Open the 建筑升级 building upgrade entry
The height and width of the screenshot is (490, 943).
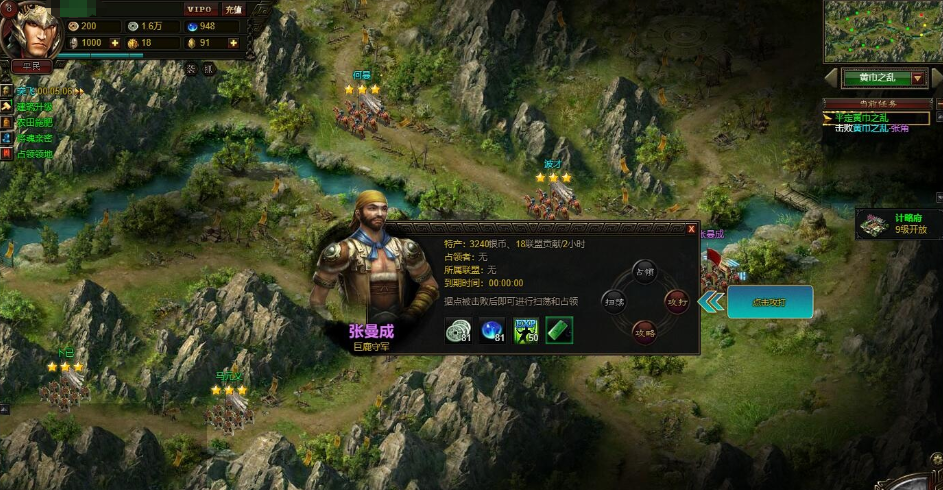point(34,106)
